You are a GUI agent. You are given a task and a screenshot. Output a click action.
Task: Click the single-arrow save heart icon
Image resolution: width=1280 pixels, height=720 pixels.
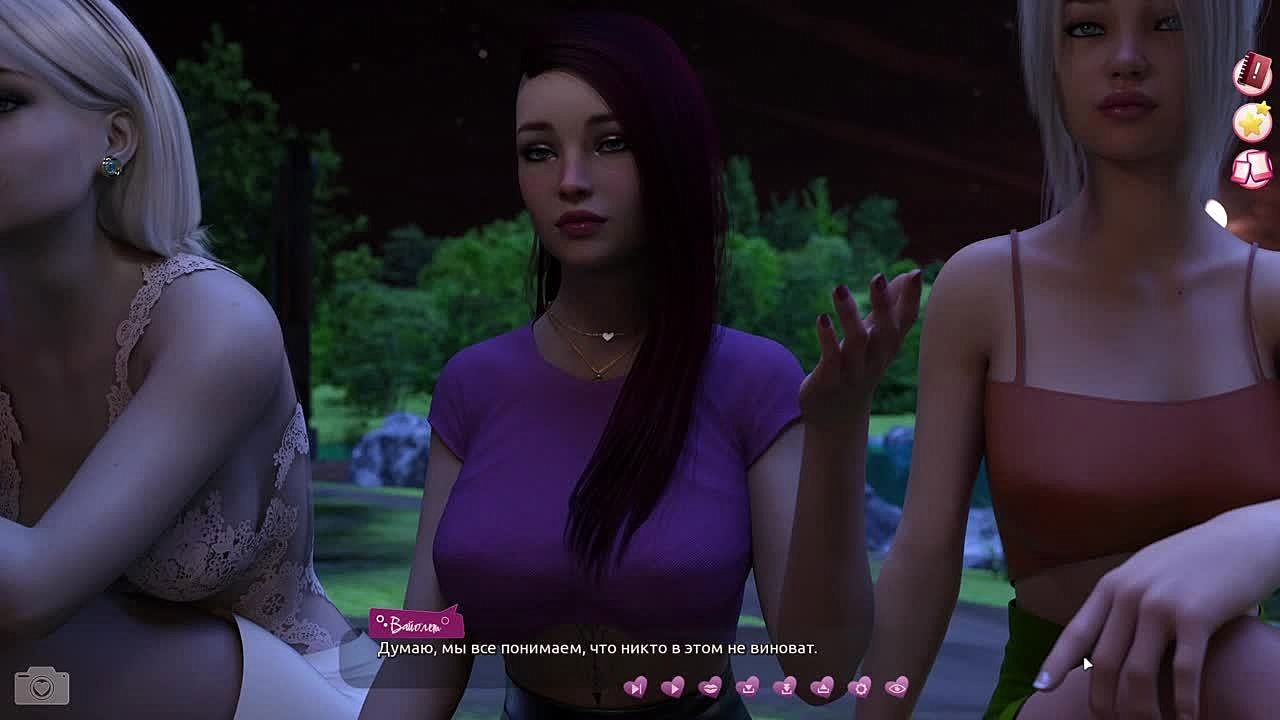click(747, 687)
